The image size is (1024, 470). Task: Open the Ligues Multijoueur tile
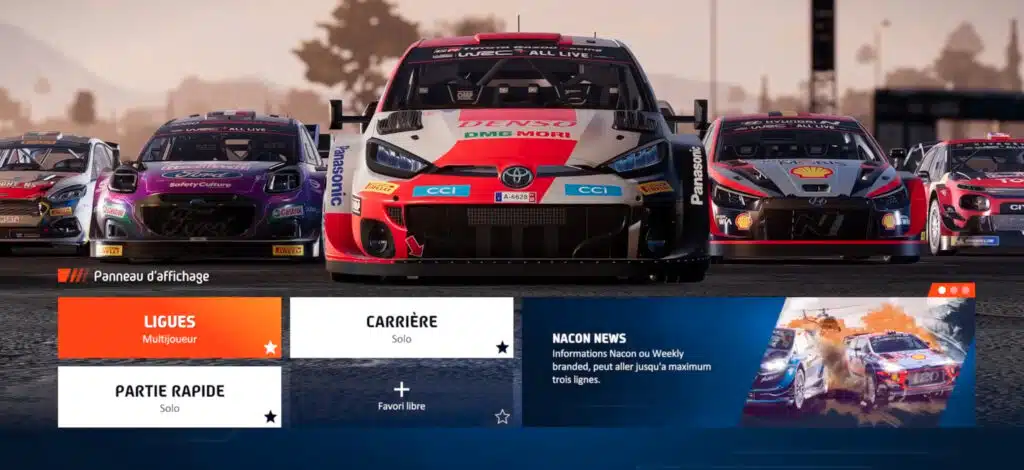169,327
